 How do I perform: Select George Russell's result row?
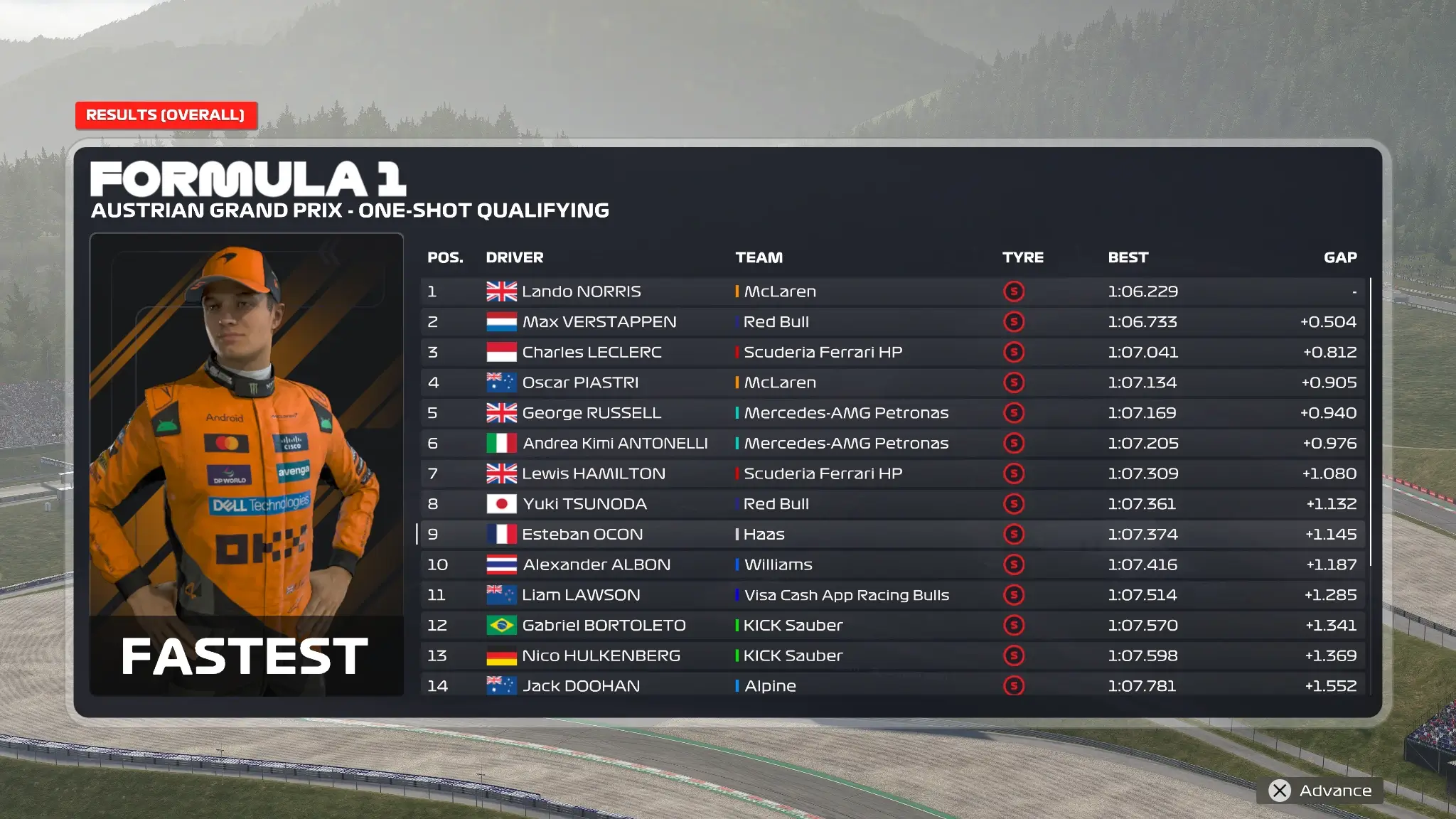click(892, 413)
